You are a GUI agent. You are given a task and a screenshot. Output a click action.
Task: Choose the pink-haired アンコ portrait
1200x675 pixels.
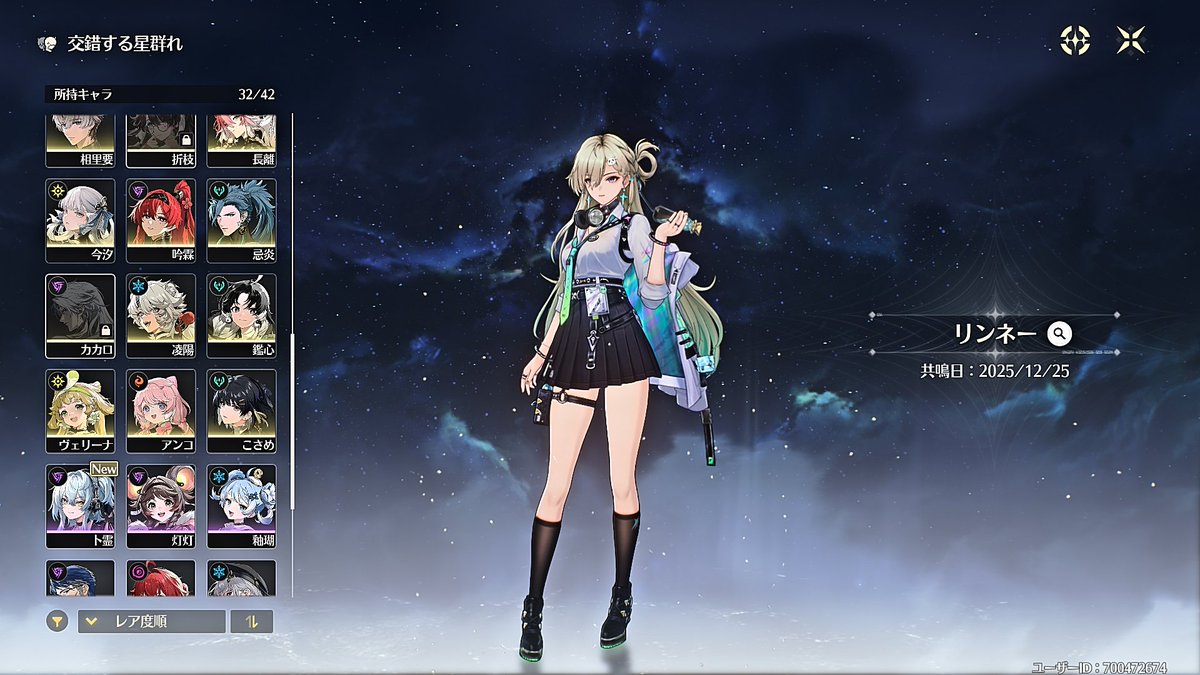coord(161,410)
